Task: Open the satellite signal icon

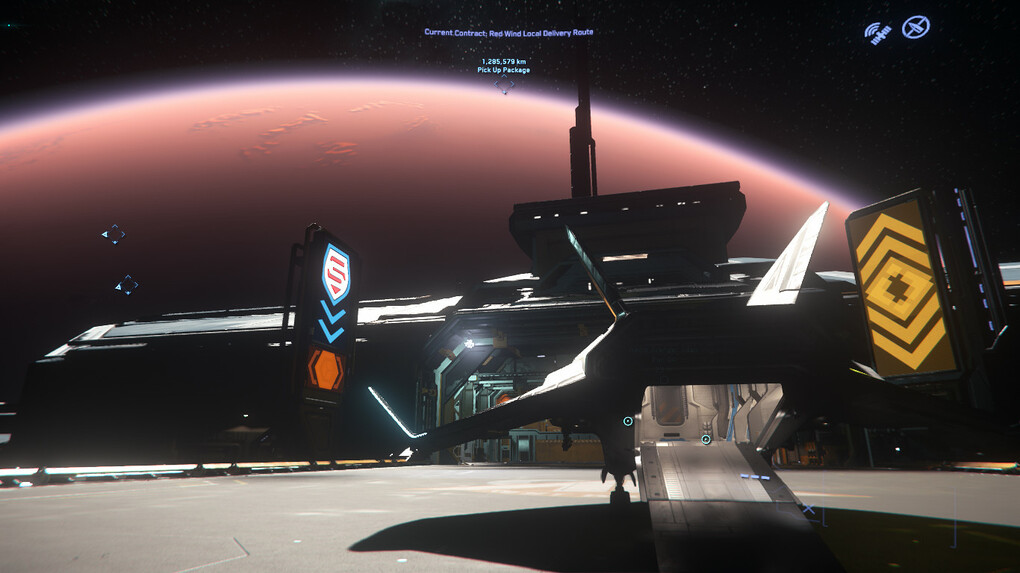Action: click(x=878, y=33)
